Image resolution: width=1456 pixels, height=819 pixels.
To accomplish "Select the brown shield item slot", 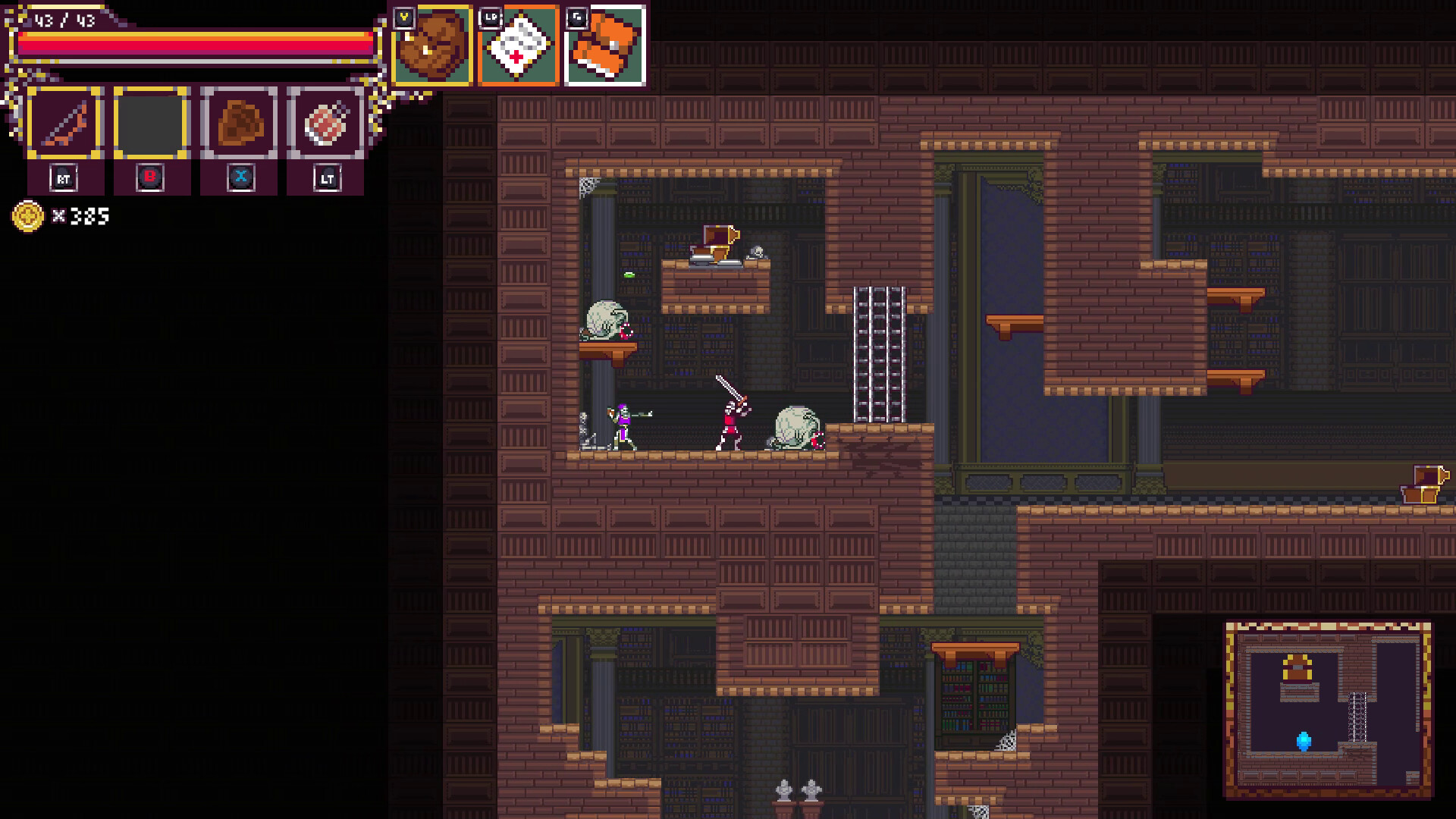I will coord(239,123).
